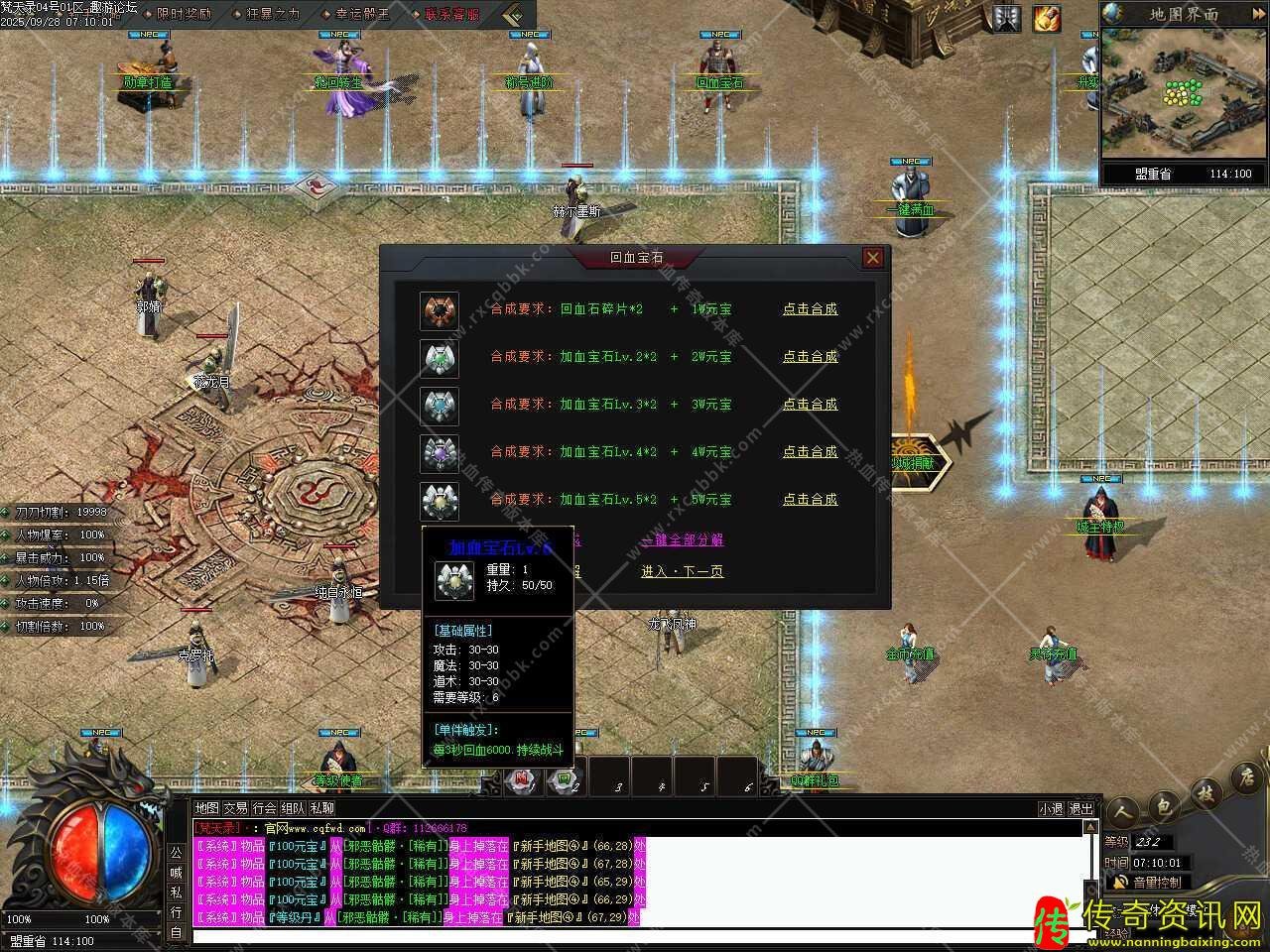Open the 私聊 private chat tab
Screen dimensions: 1270x952
(x=322, y=808)
